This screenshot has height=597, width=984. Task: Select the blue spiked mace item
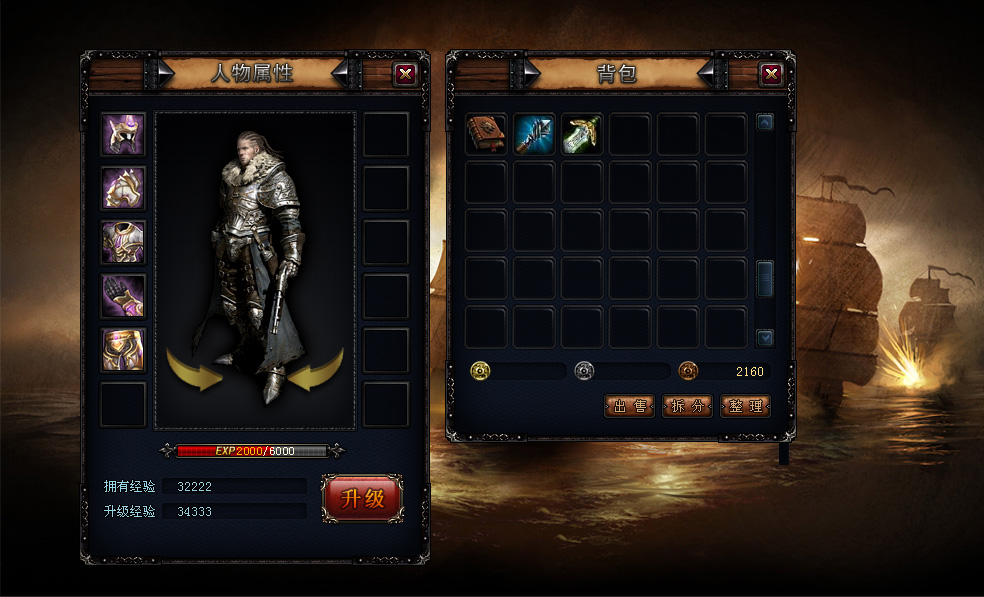[534, 135]
